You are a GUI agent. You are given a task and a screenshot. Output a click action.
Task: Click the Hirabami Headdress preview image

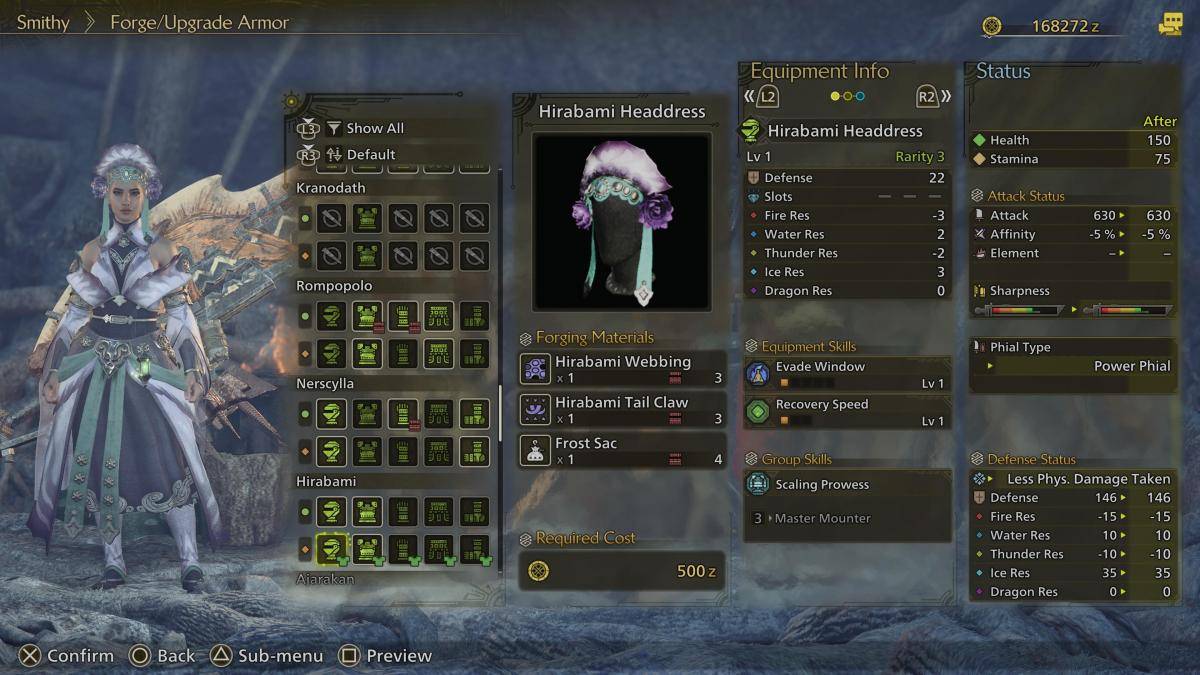tap(621, 220)
